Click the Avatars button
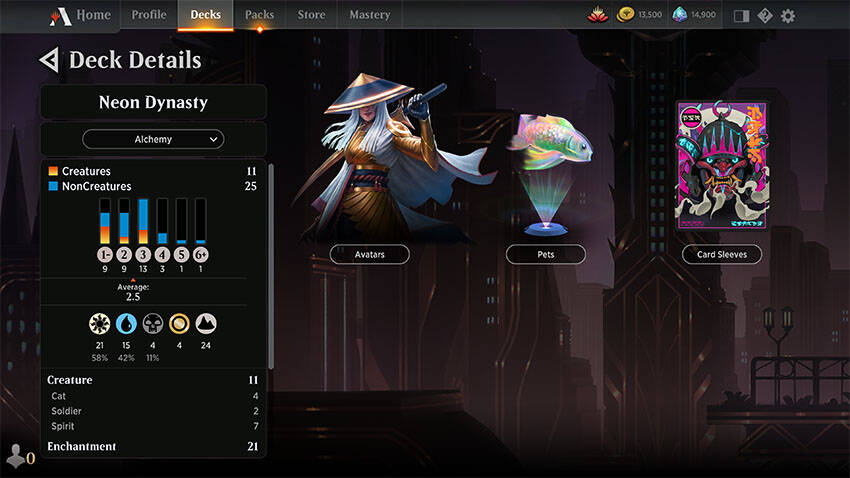The image size is (850, 478). [x=370, y=254]
